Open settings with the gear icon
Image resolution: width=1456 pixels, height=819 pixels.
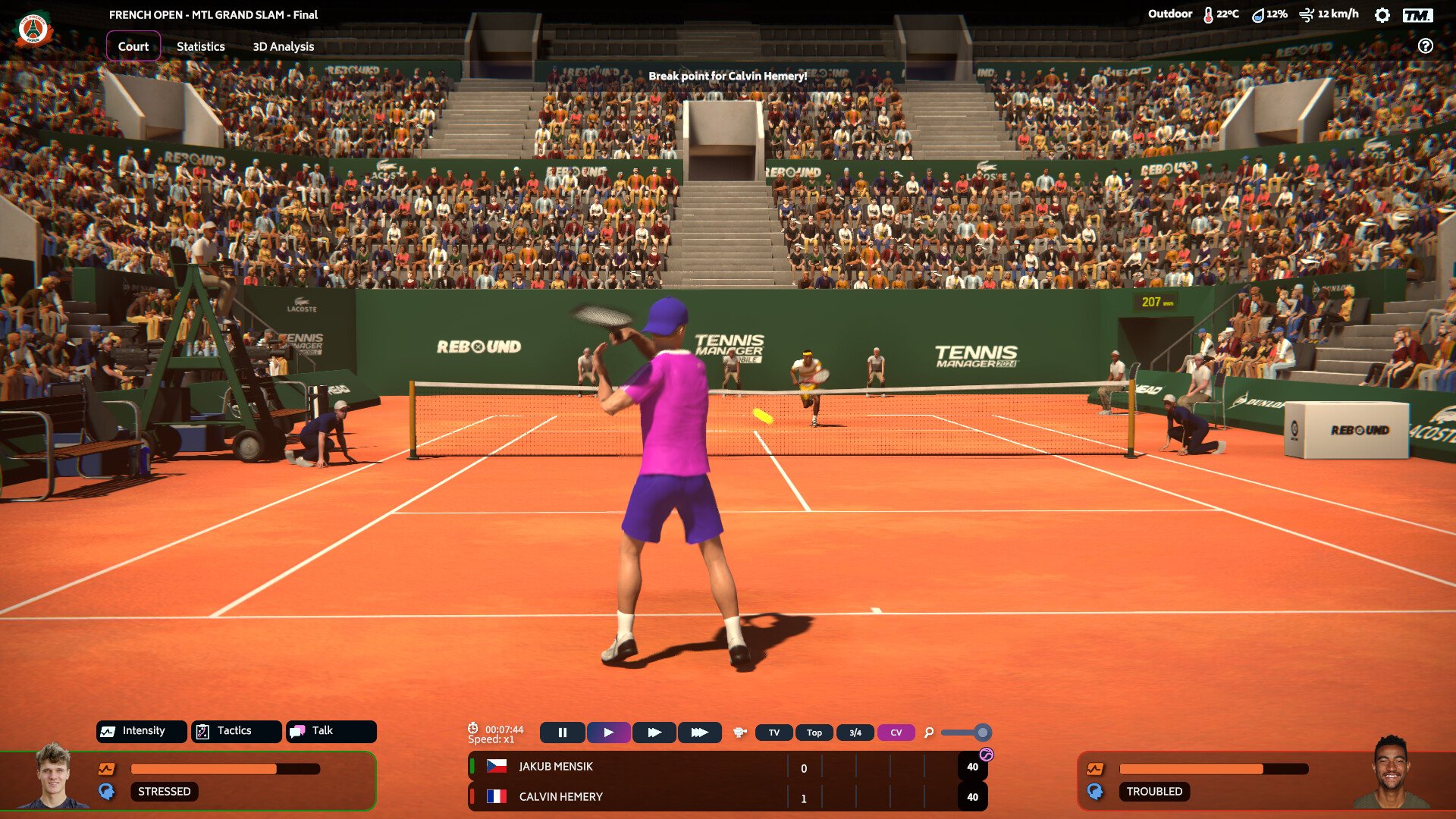point(1382,15)
